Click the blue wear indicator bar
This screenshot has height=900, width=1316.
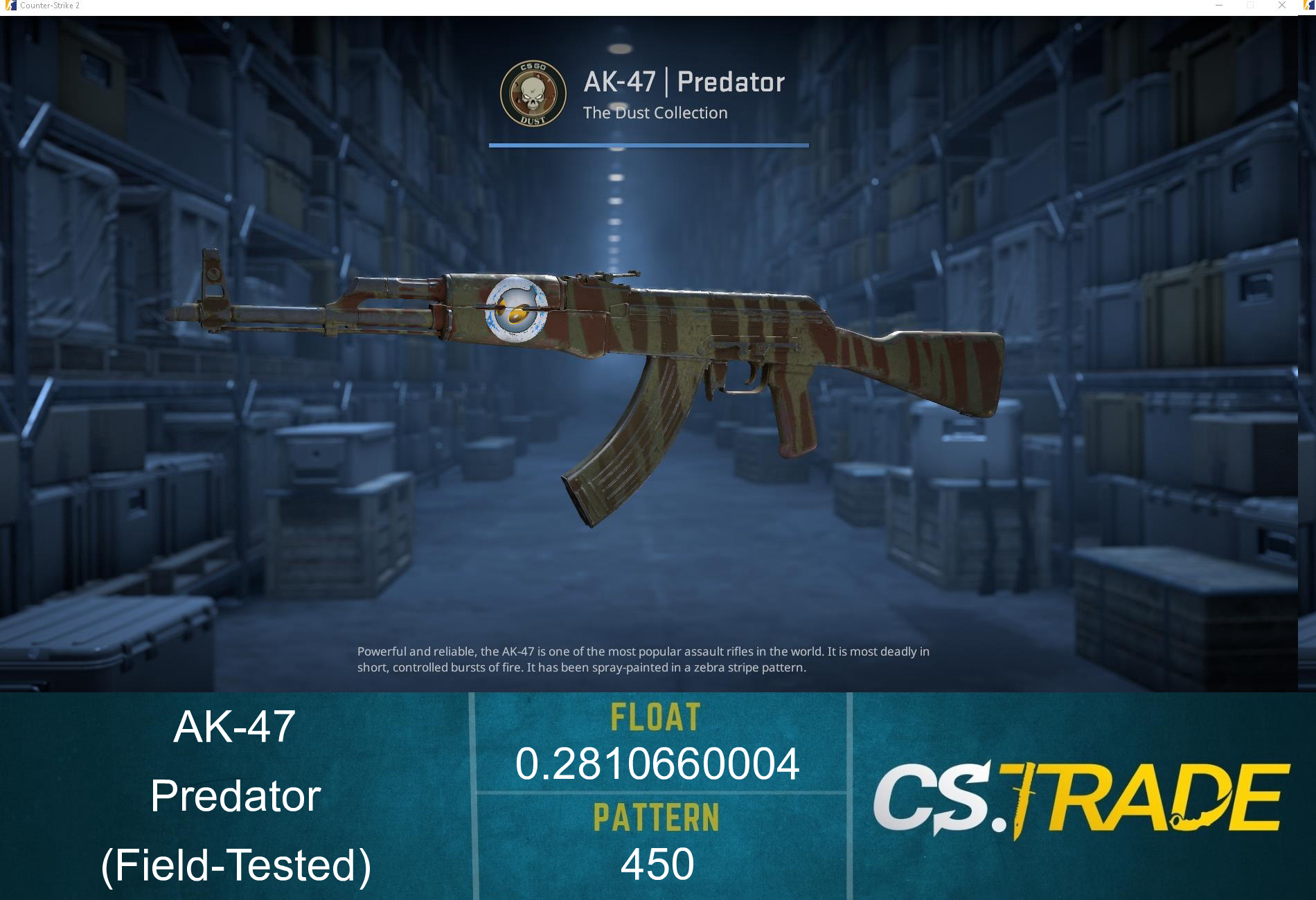point(648,145)
